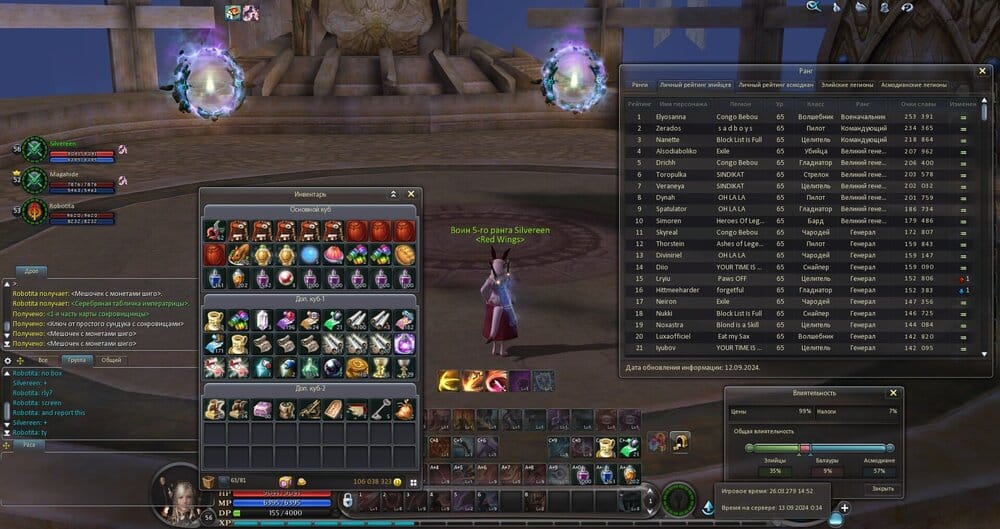Open the Дроп loot log tab
The image size is (1000, 529).
point(32,271)
